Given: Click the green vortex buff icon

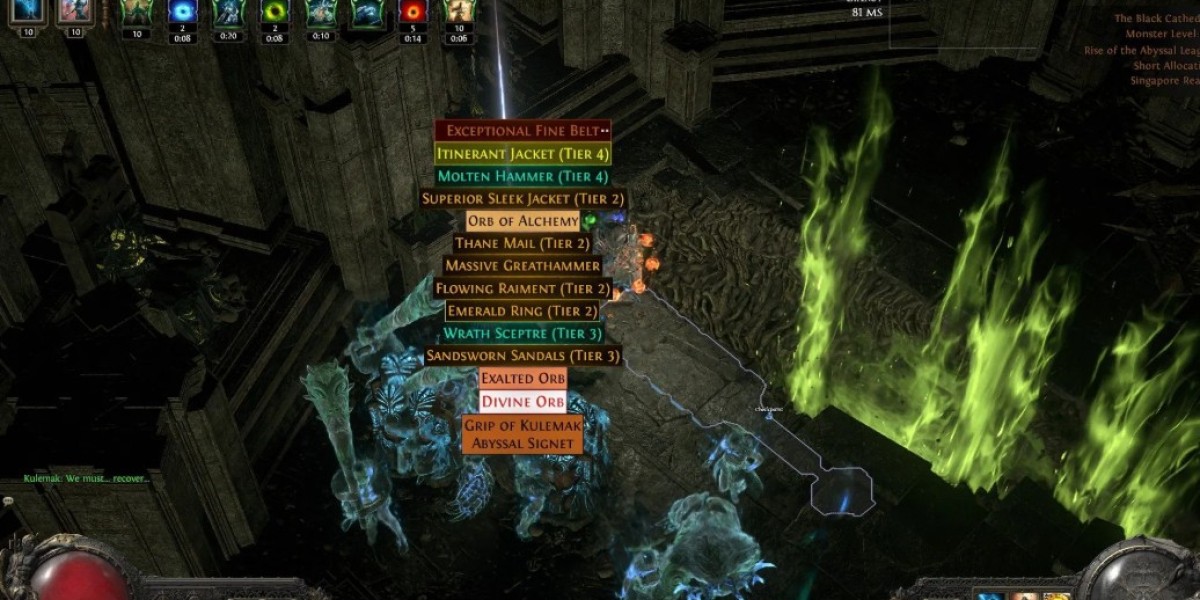Looking at the screenshot, I should pyautogui.click(x=274, y=12).
